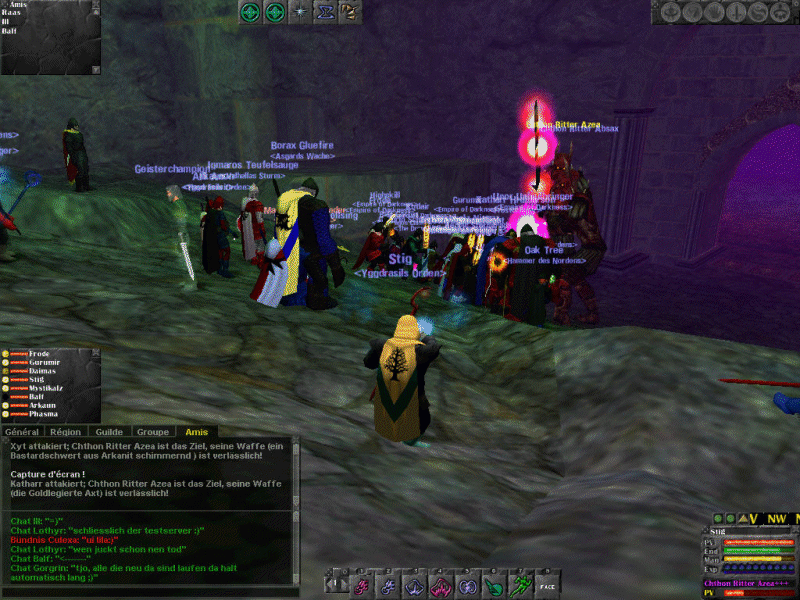Target group member Daimas
800x600 pixels.
(x=43, y=371)
